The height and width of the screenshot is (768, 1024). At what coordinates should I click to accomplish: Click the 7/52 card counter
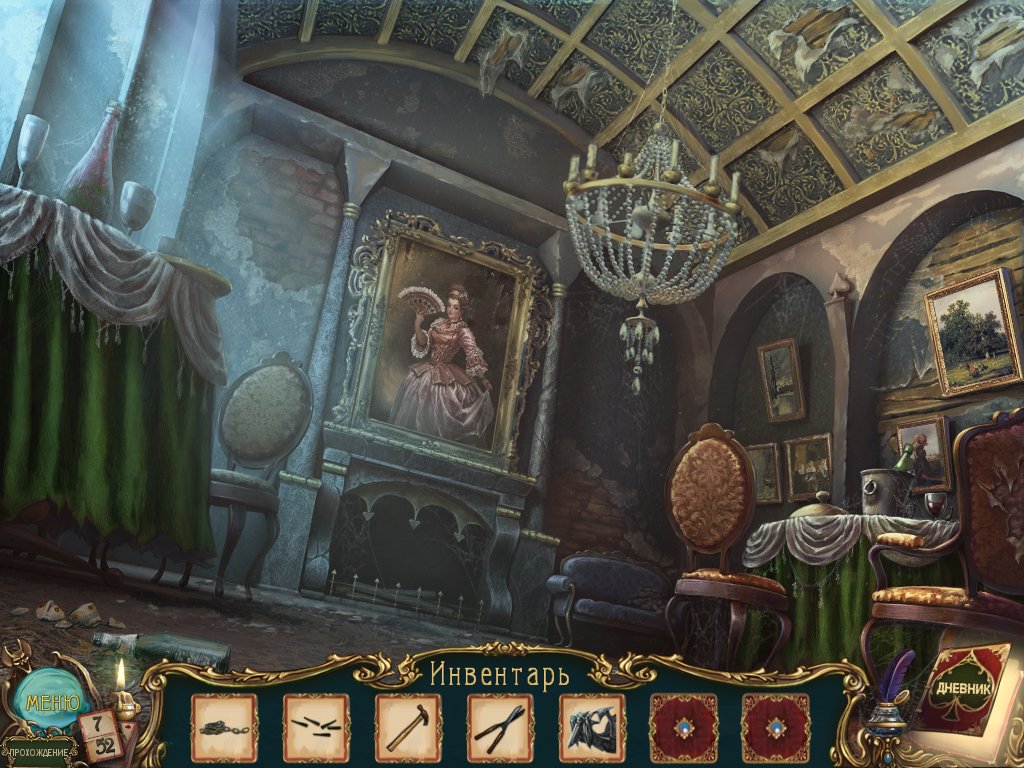coord(102,735)
